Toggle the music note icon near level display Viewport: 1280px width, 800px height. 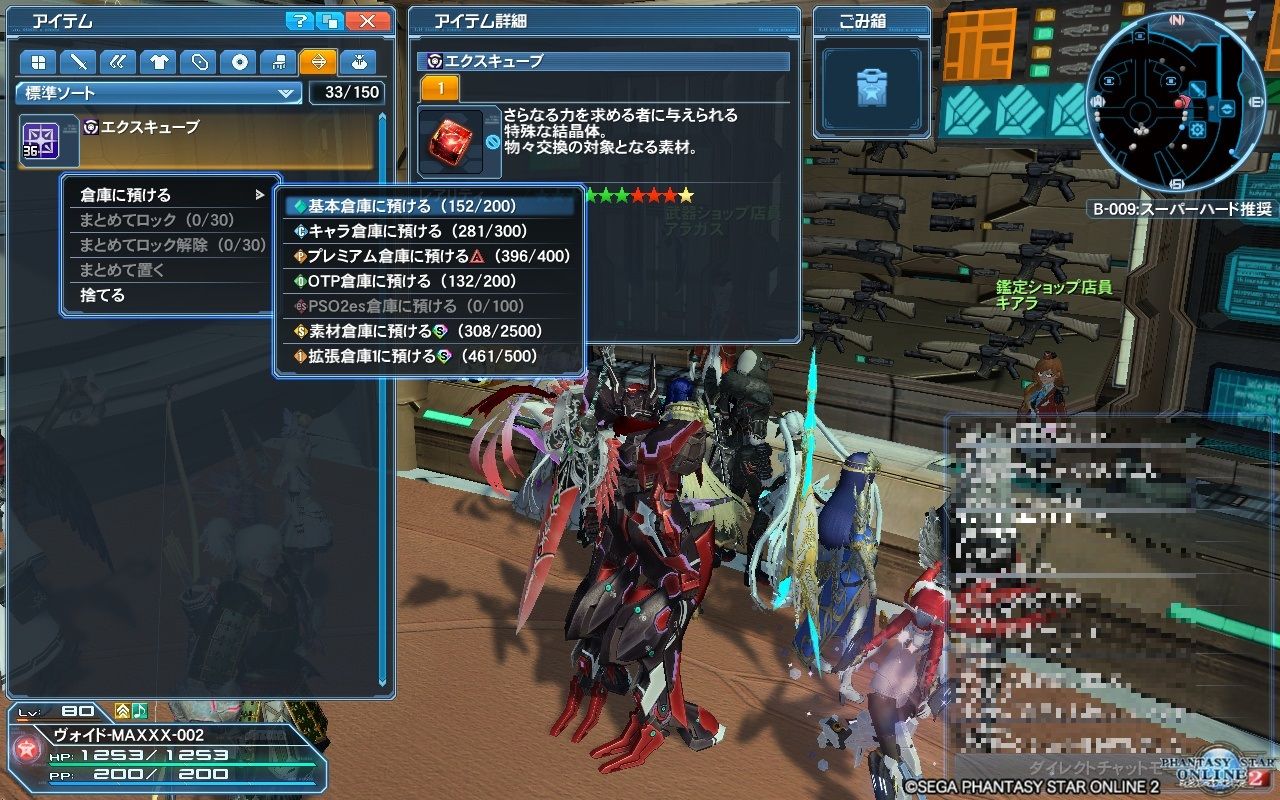click(140, 712)
